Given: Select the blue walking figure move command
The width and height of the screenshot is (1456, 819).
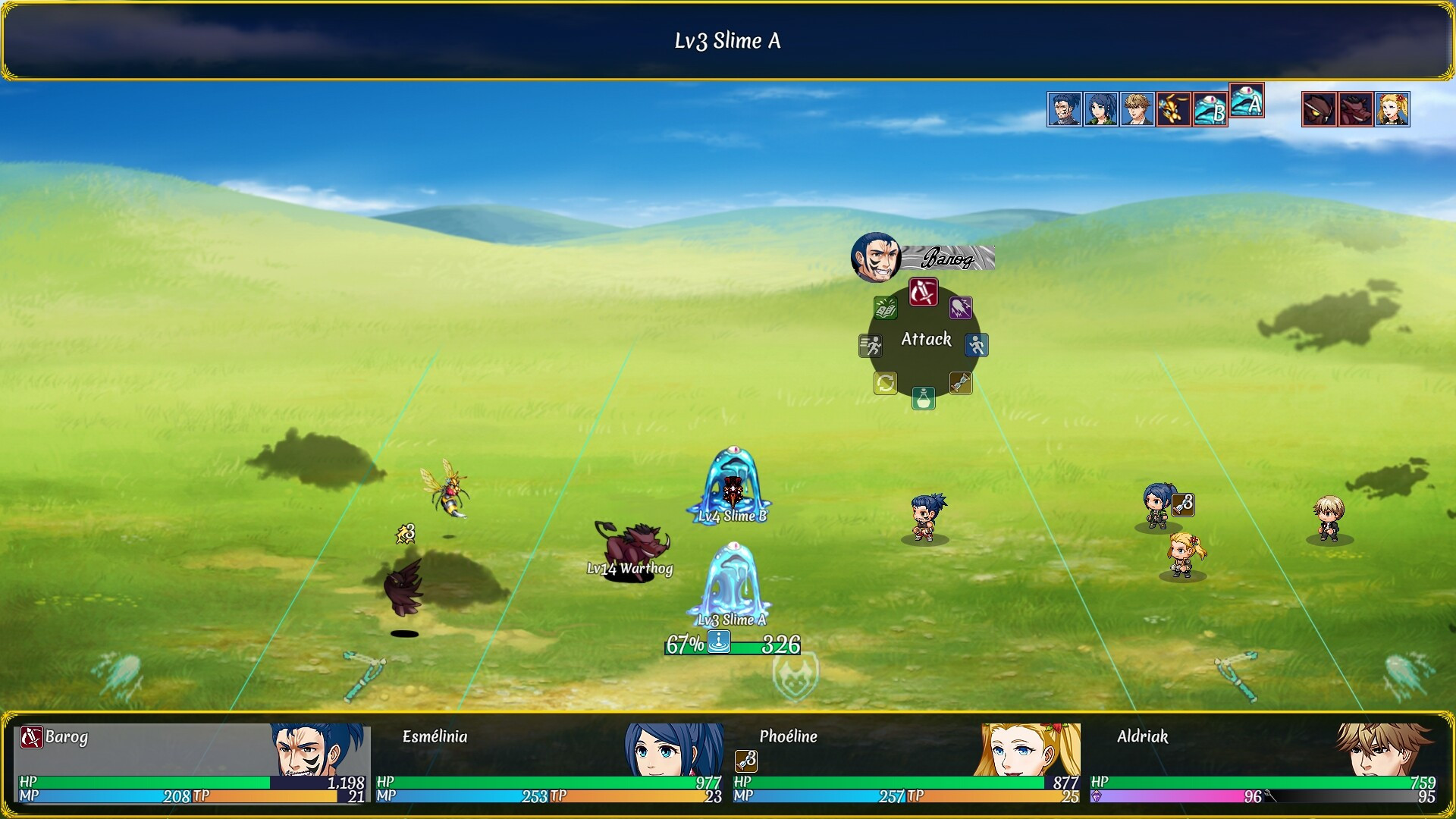Looking at the screenshot, I should point(976,346).
